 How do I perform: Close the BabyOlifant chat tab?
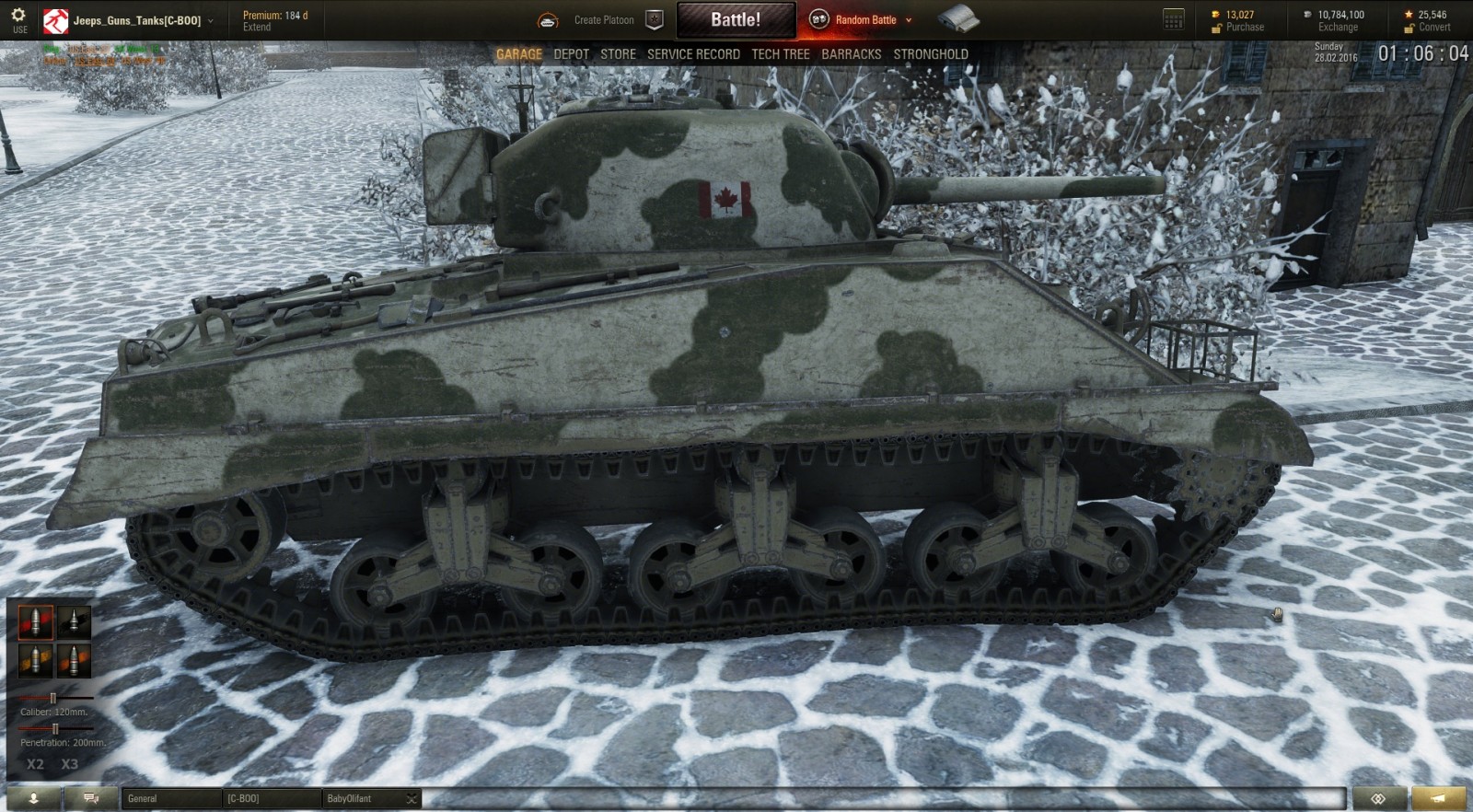point(412,798)
